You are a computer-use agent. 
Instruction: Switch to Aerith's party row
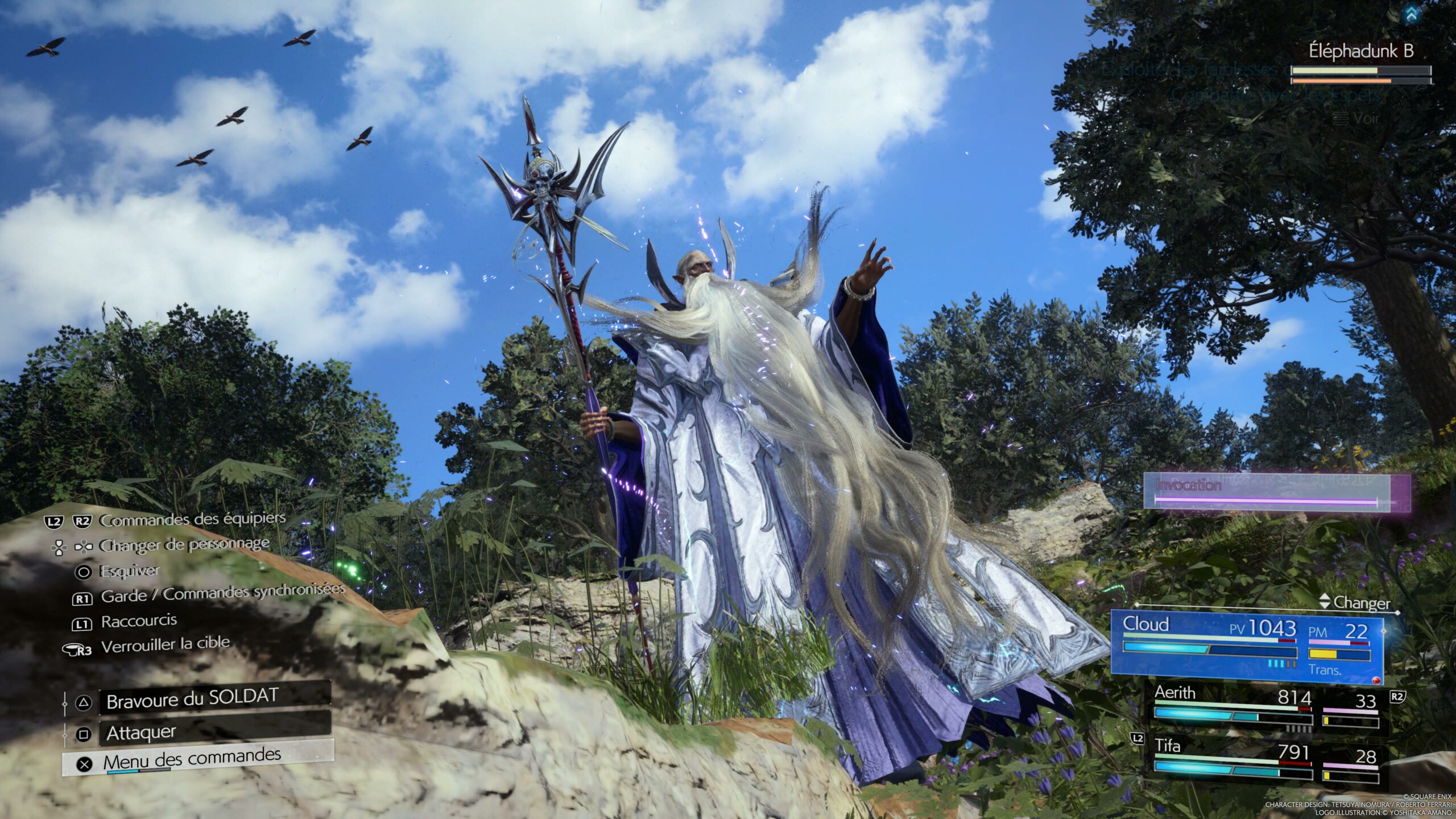(1265, 709)
